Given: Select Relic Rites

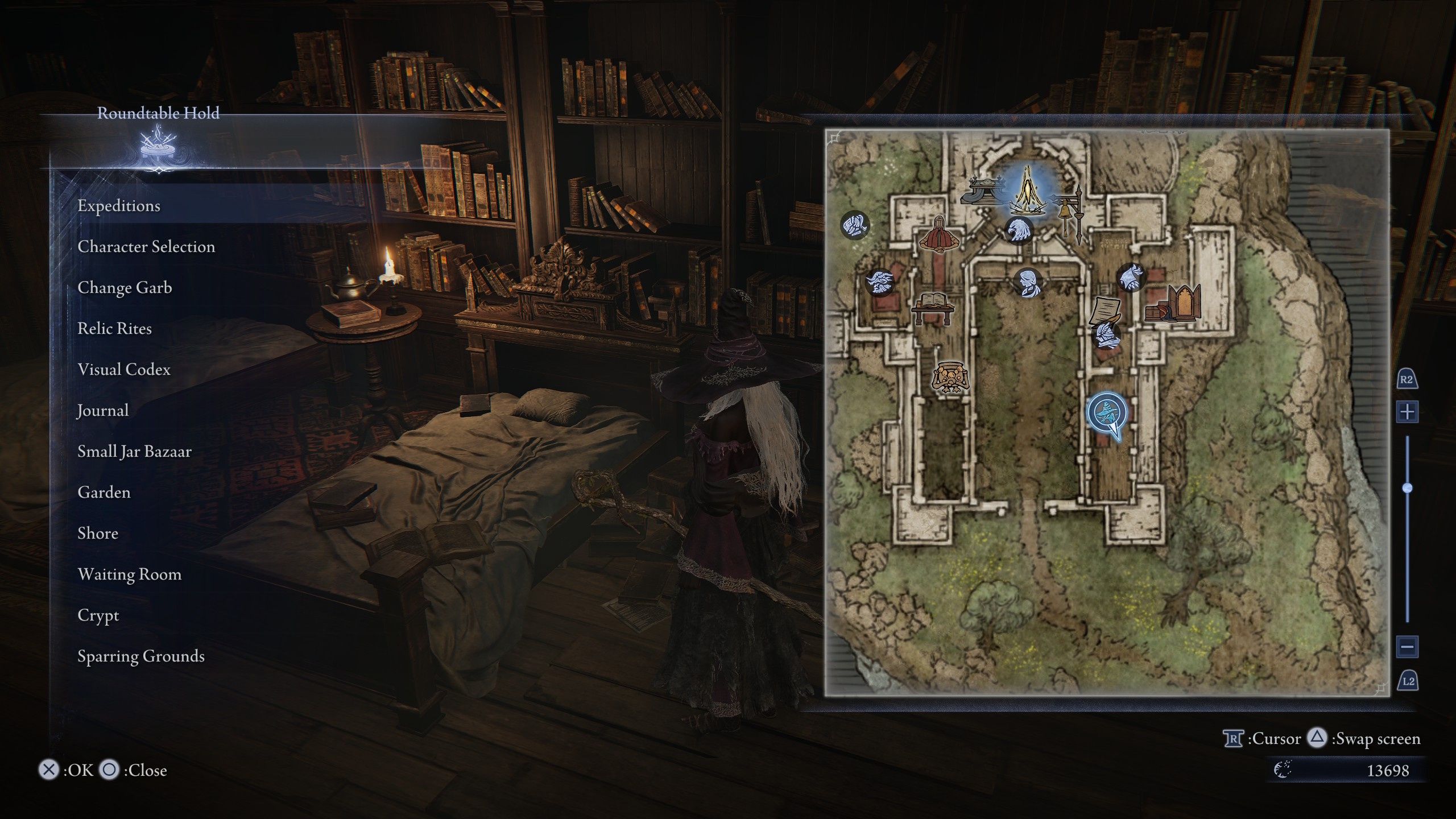Looking at the screenshot, I should pos(115,329).
